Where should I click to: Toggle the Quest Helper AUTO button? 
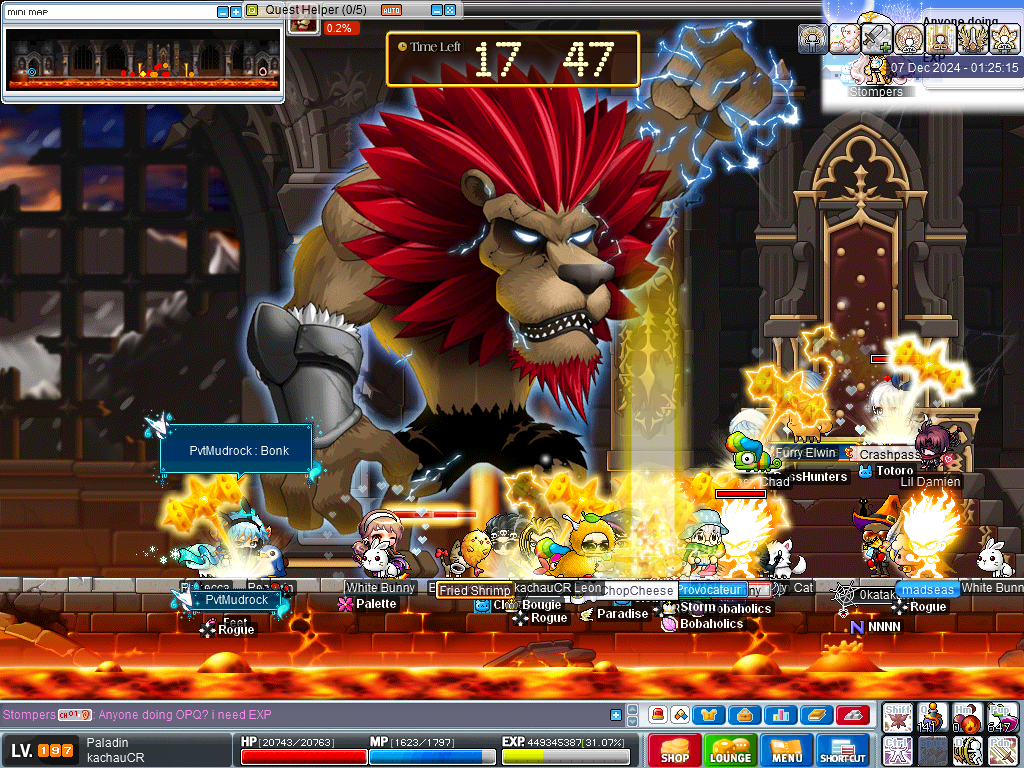tap(392, 10)
